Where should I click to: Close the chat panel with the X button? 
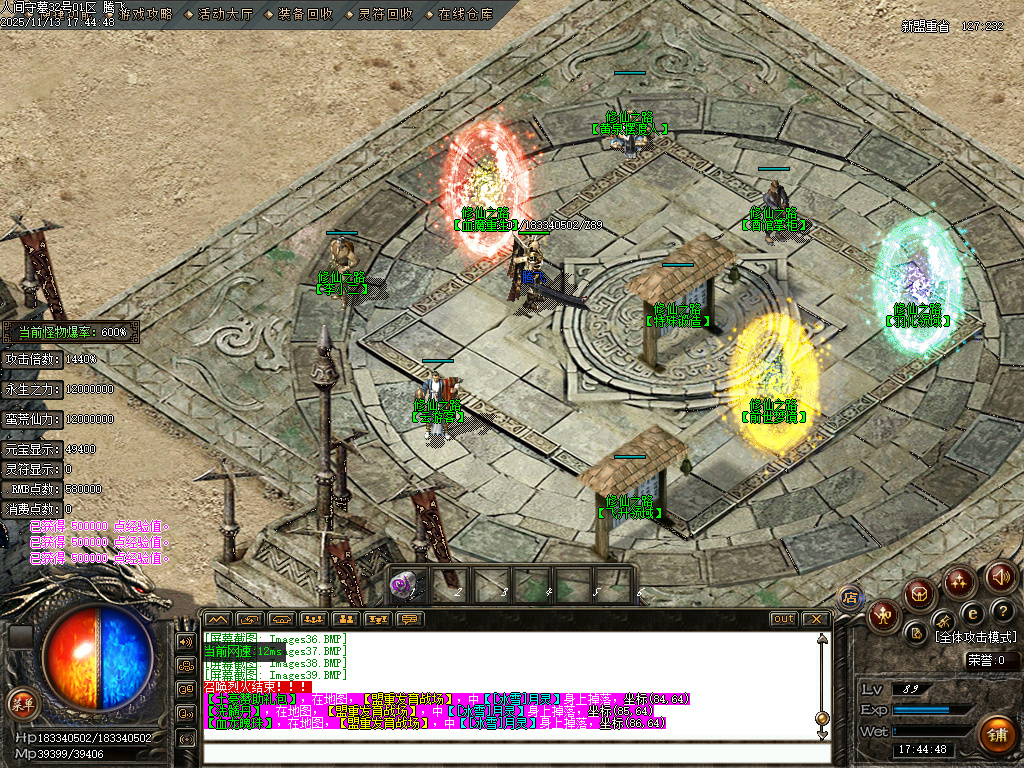coord(815,619)
